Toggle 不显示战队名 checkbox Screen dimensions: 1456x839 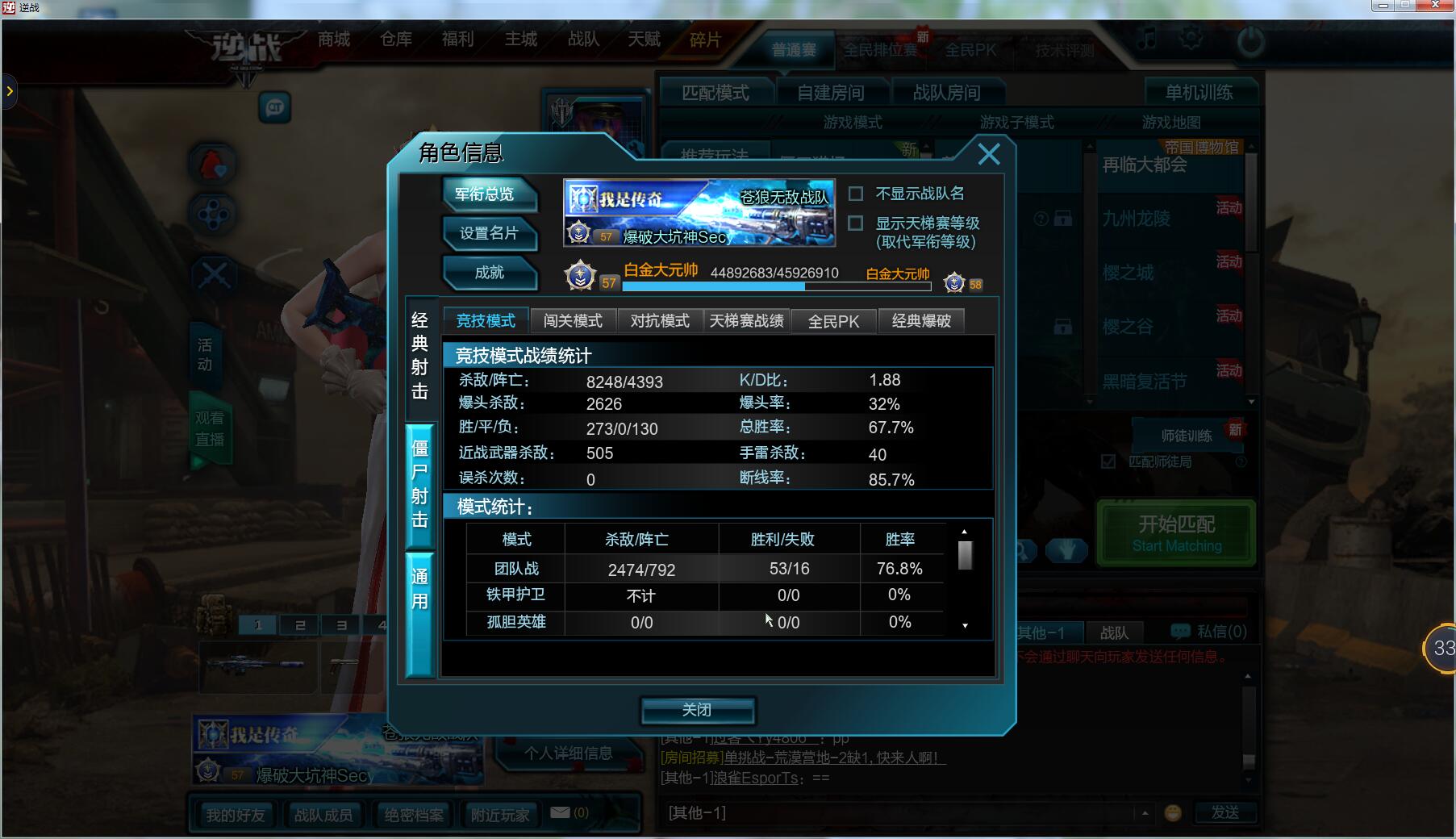[856, 194]
